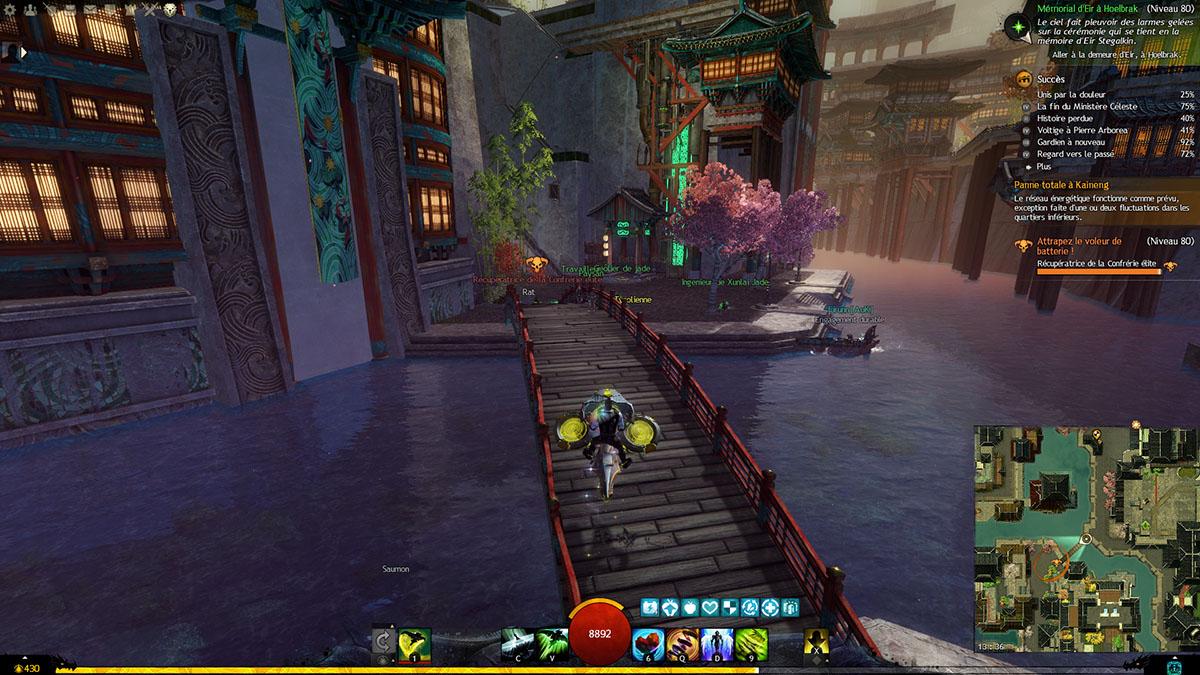Click the green story star icon
Viewport: 1200px width, 675px height.
click(x=1019, y=26)
